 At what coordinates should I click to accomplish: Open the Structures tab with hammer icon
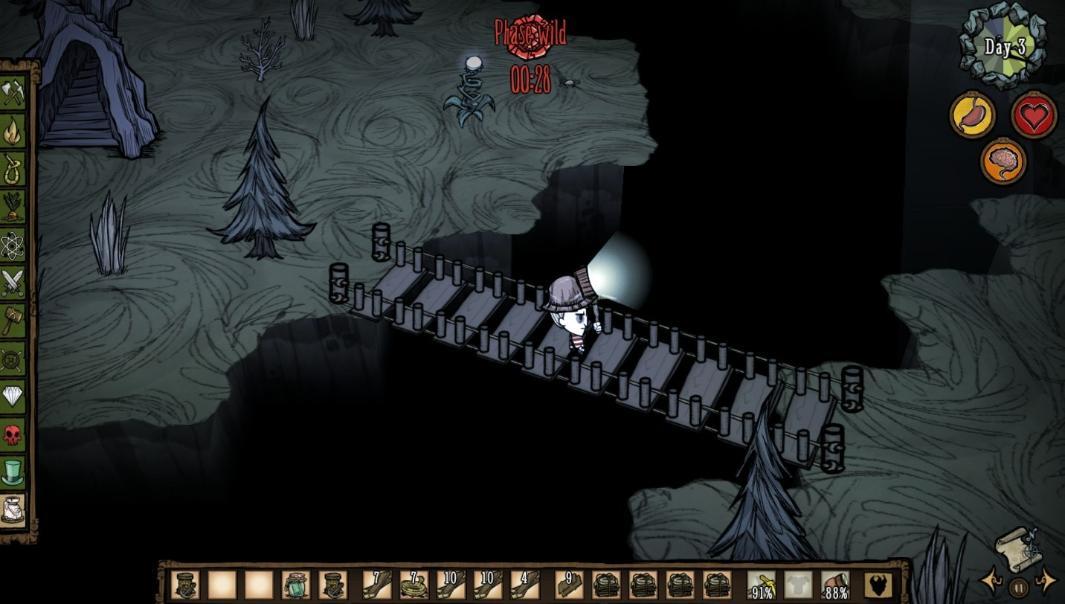[x=13, y=319]
